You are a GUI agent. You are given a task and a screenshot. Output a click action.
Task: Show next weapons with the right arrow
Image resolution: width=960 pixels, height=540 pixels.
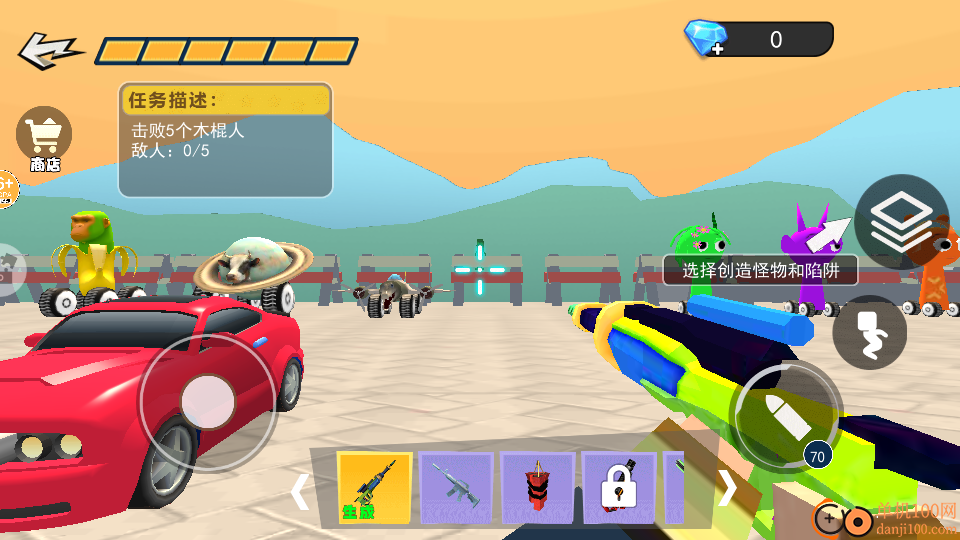pos(728,488)
